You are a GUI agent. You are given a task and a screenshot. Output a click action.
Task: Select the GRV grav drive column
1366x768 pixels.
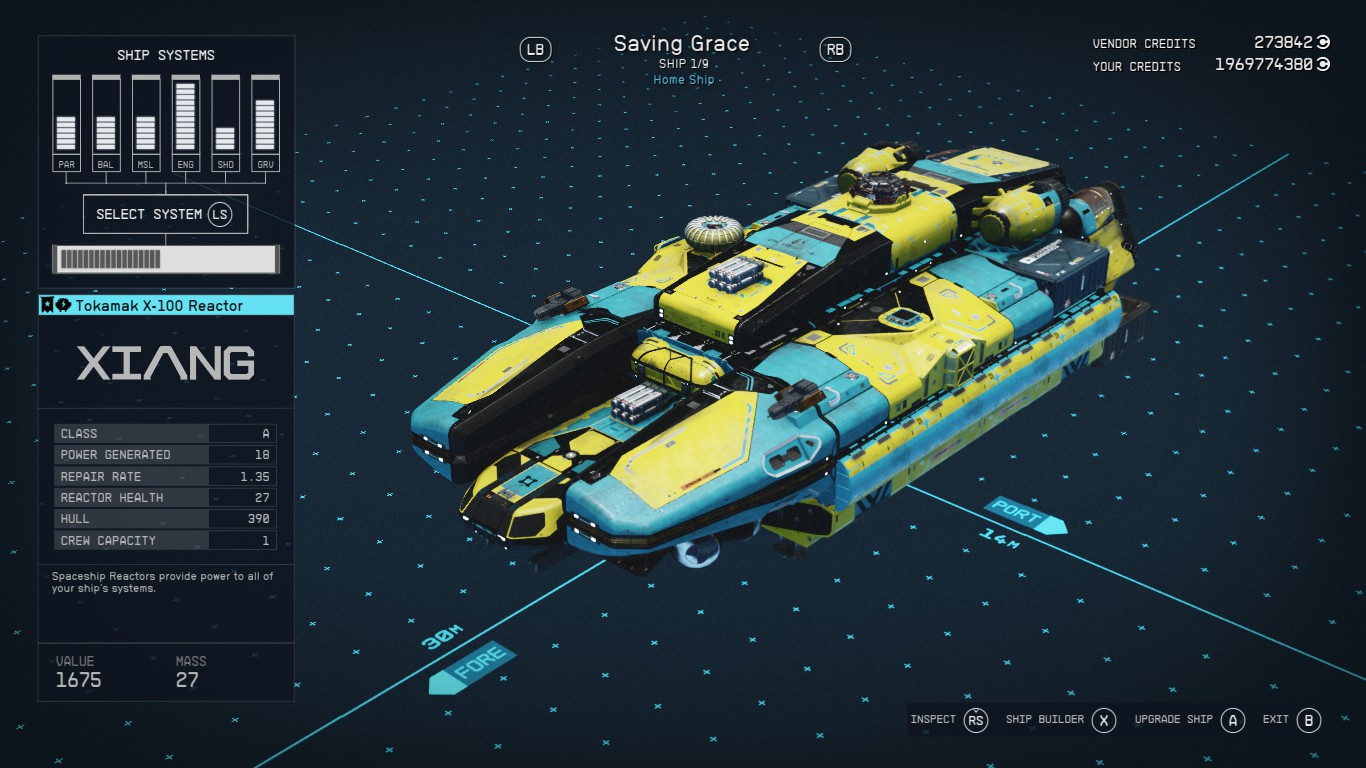click(x=265, y=124)
